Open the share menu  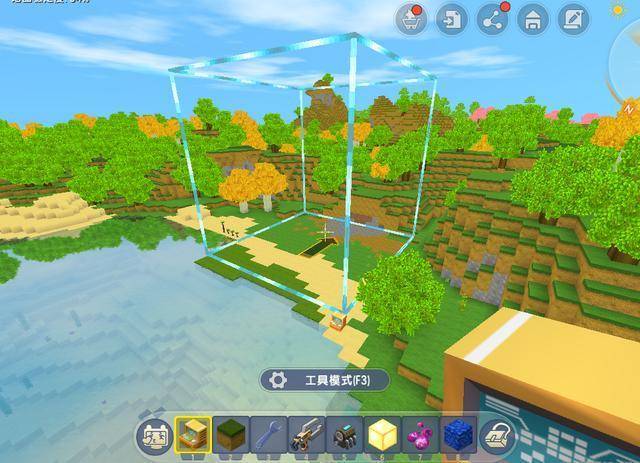492,19
